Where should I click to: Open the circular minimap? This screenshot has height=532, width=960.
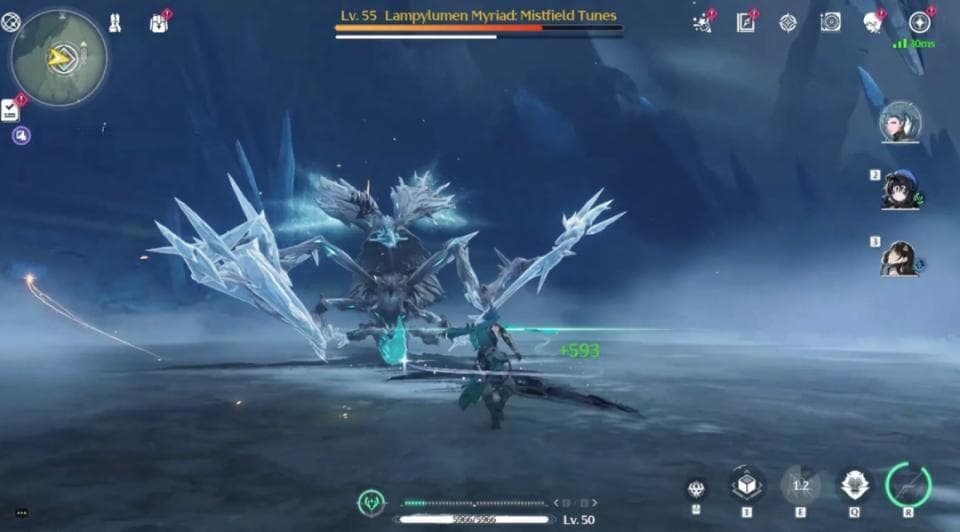tap(59, 59)
